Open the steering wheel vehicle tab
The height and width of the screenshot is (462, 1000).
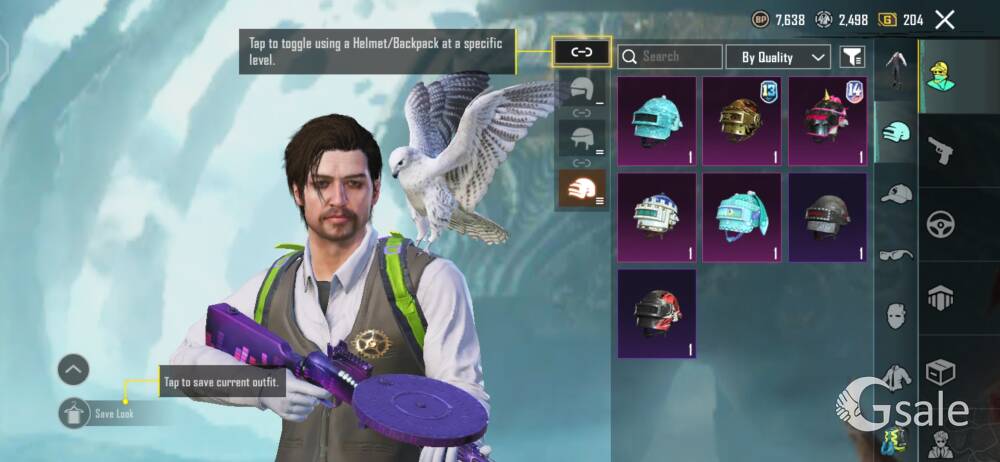(941, 224)
